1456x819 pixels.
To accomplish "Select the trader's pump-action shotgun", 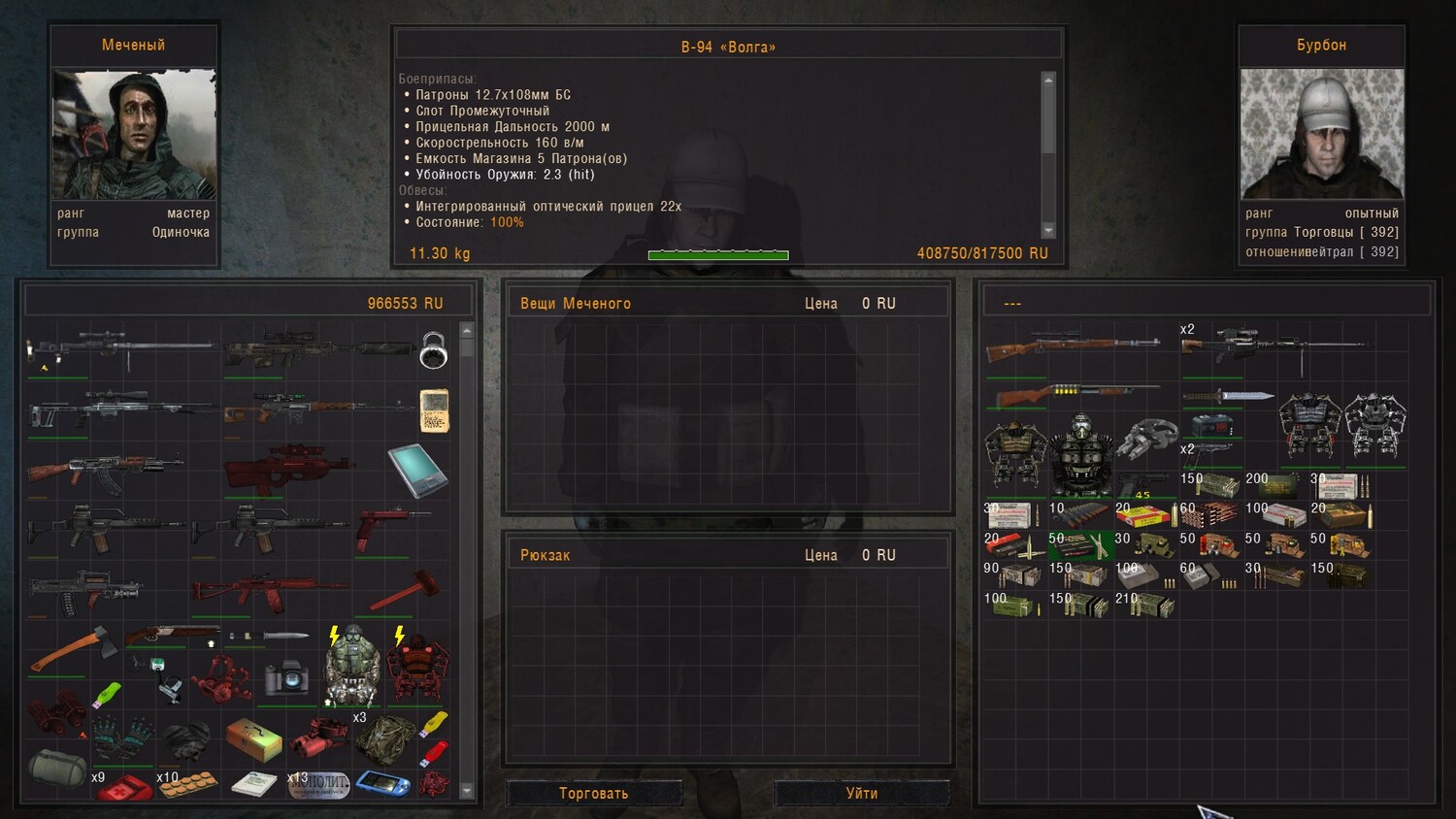I will pyautogui.click(x=1075, y=394).
